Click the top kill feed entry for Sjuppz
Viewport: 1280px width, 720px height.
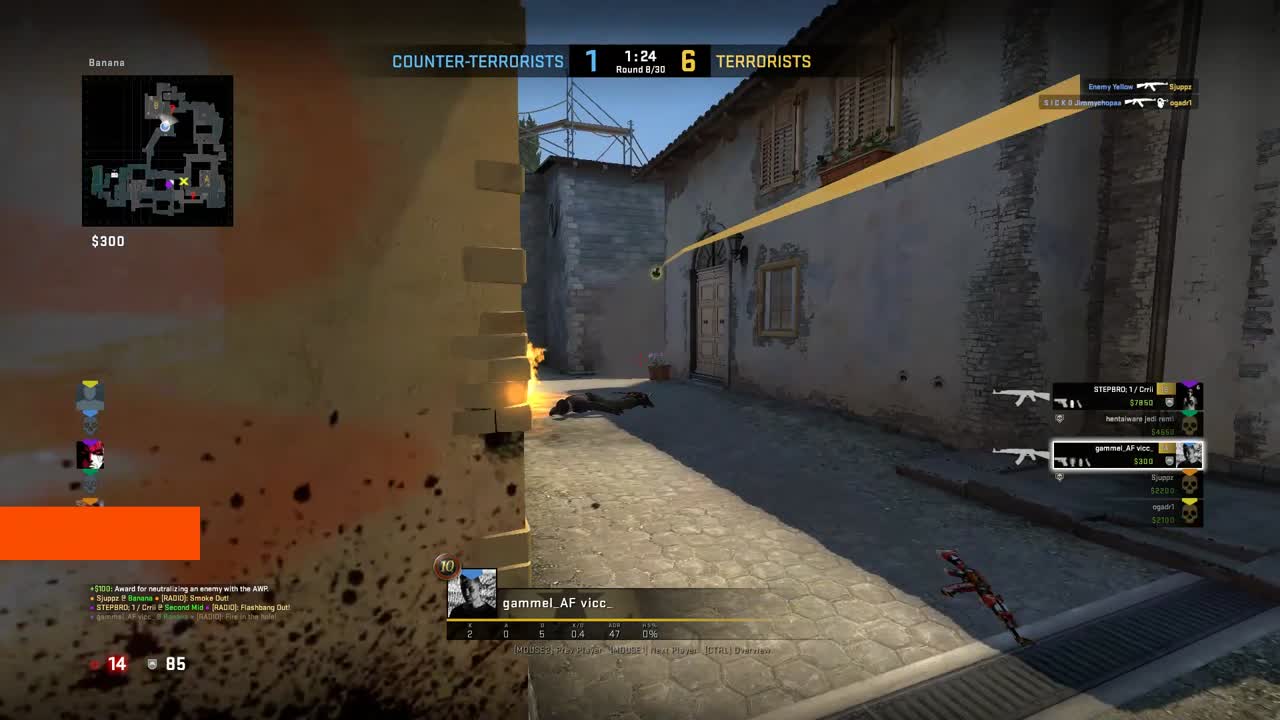(1140, 87)
